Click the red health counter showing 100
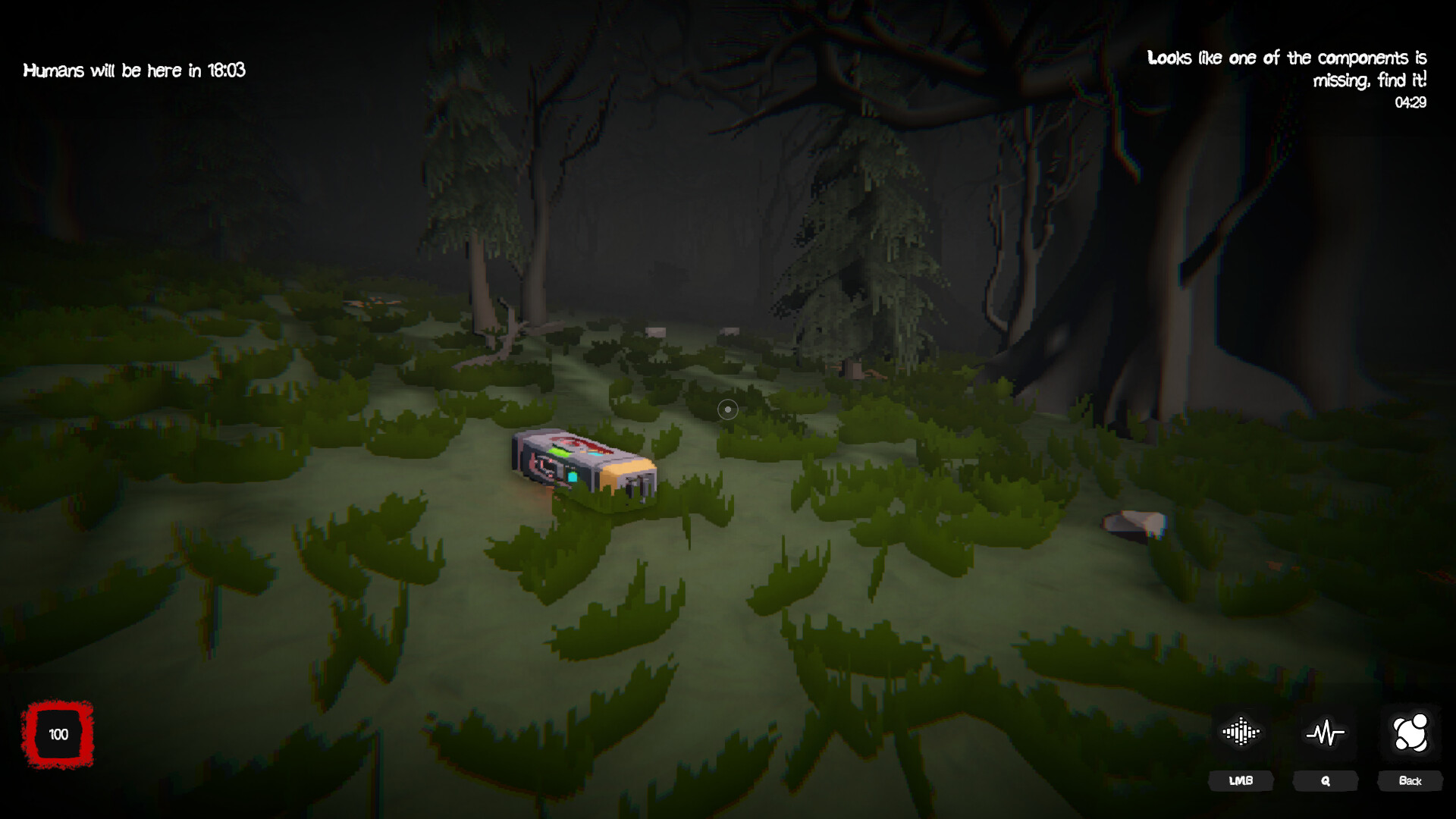Screen dimensions: 1456x819 point(57,734)
